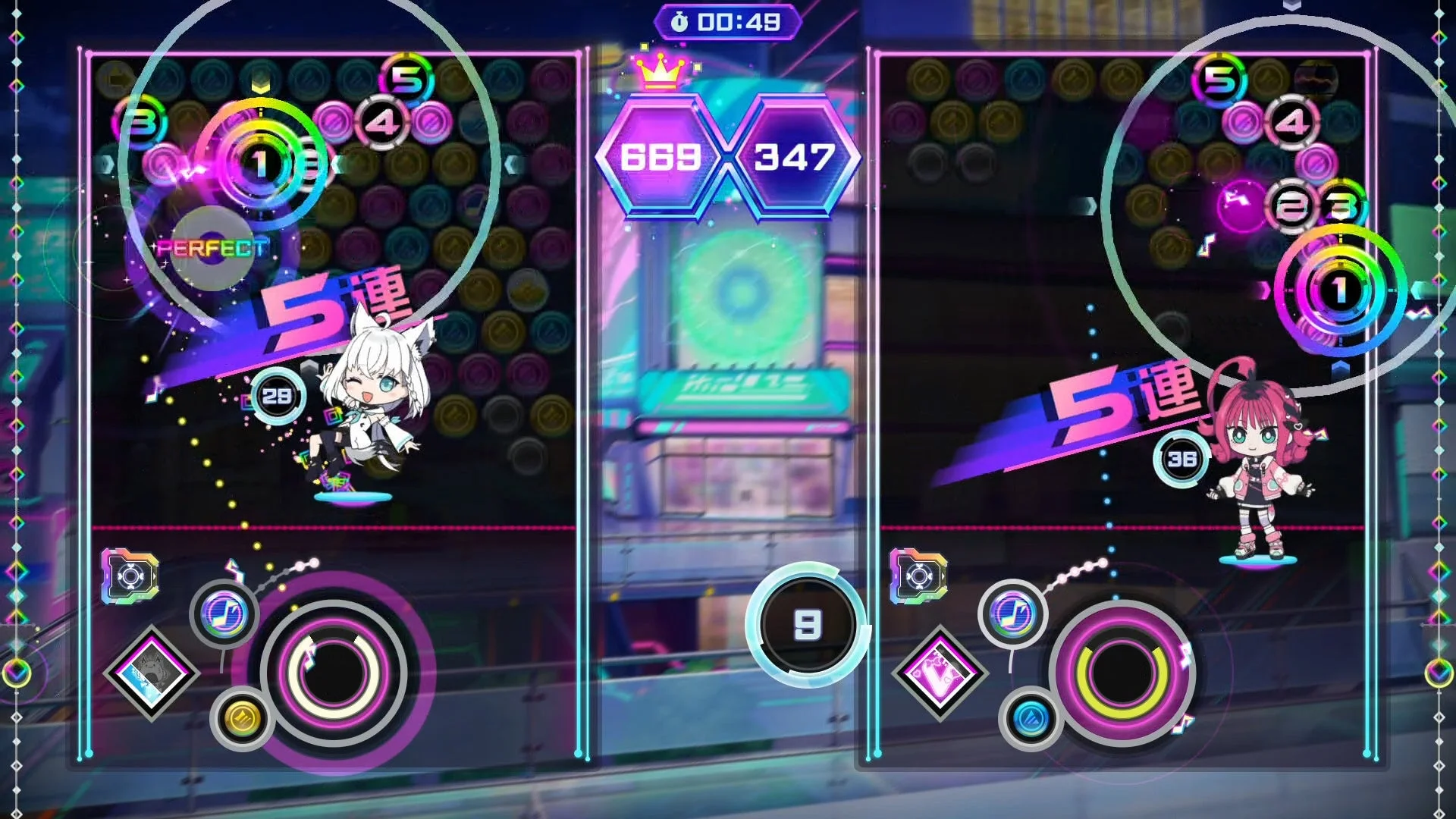The image size is (1456, 819).
Task: Click the stopwatch icon beside the timer
Action: [x=680, y=21]
